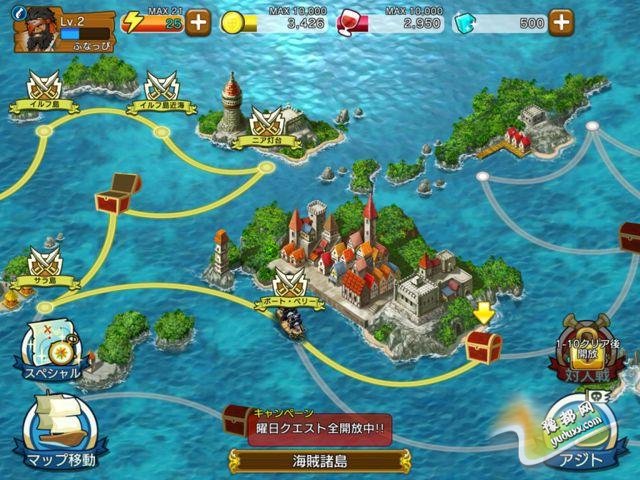640x480 pixels.
Task: Tap the plus button beside the lightning stamina bar
Action: point(198,22)
